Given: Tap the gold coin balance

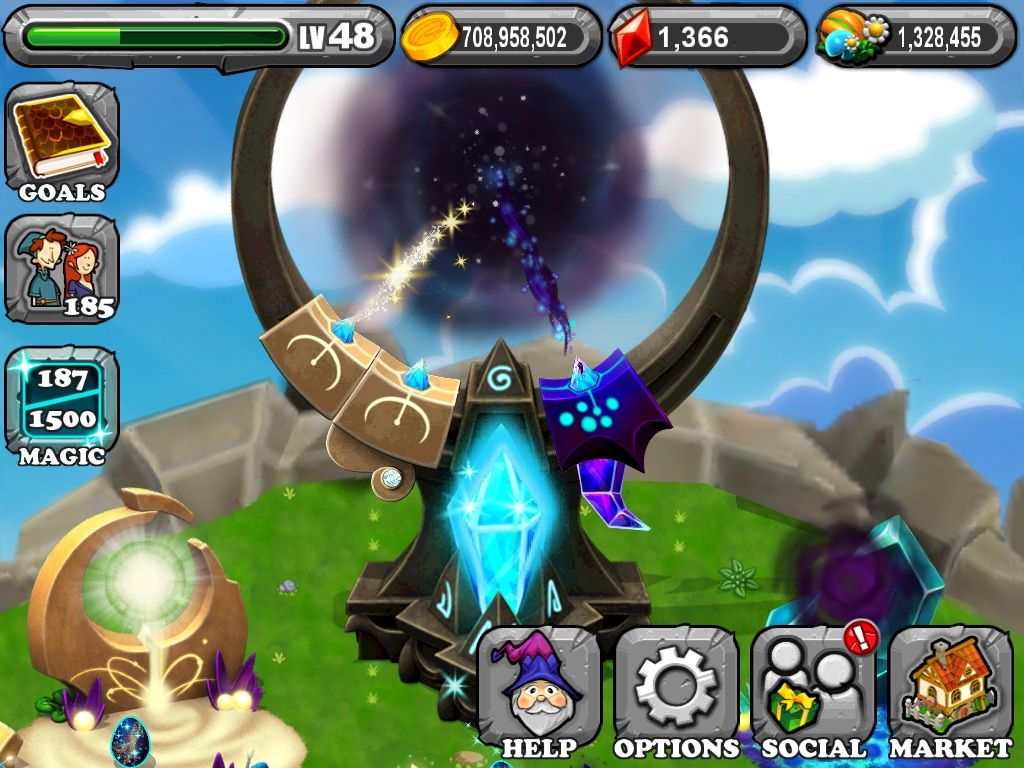Looking at the screenshot, I should pos(501,37).
